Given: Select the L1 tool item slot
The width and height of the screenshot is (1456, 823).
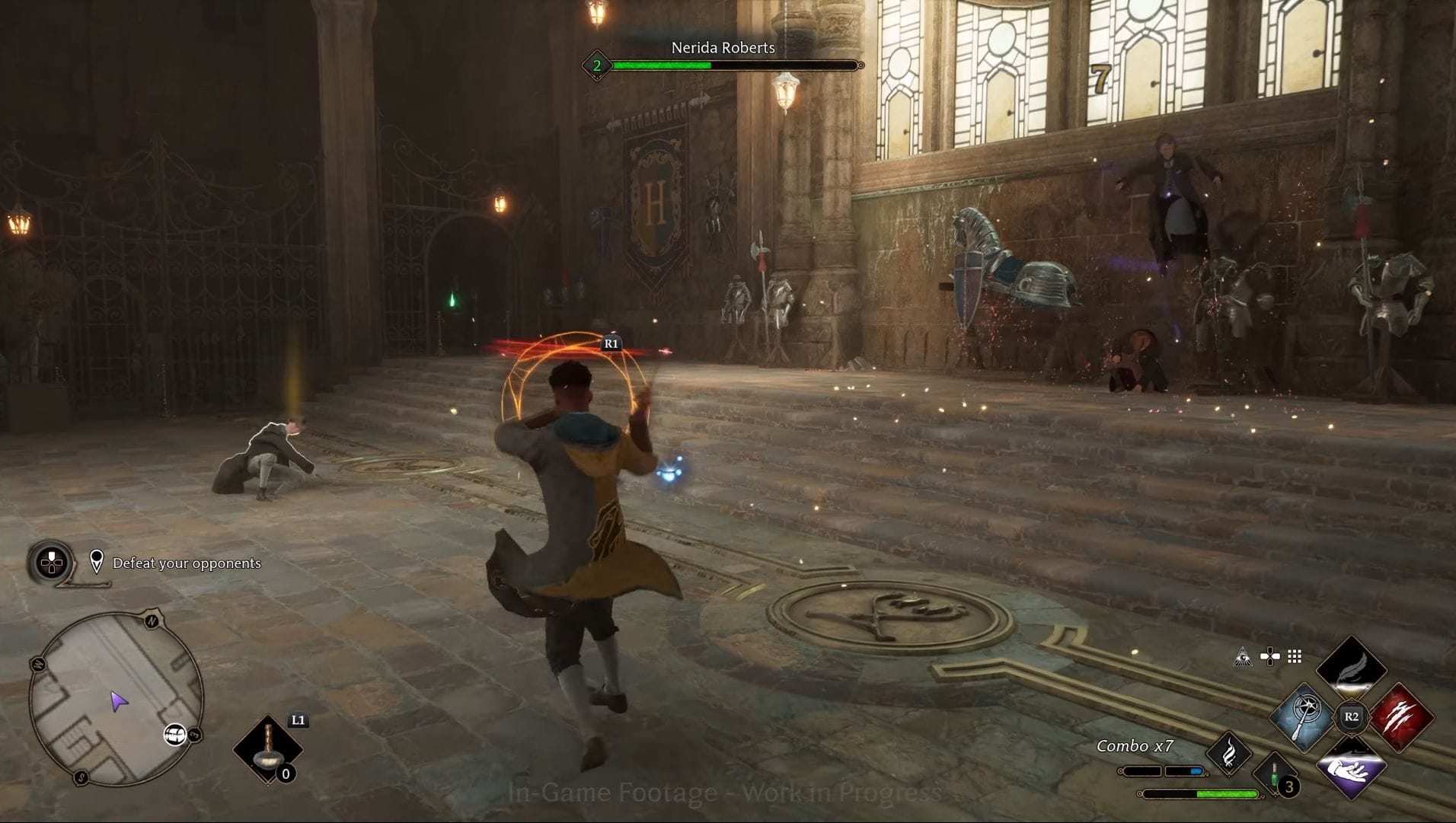Looking at the screenshot, I should click(x=267, y=748).
